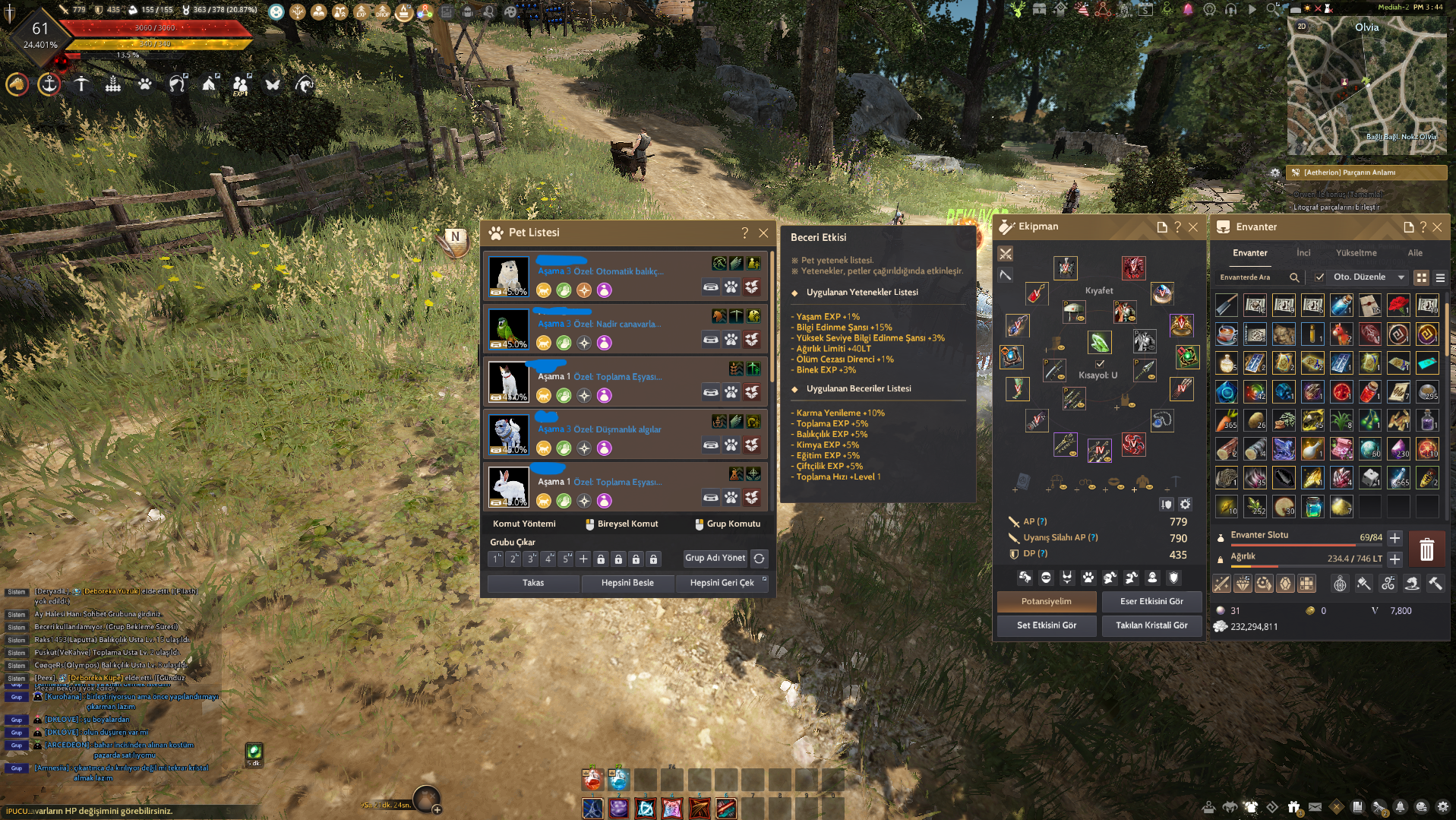The height and width of the screenshot is (820, 1456).
Task: Open the Oto. Düzenle sorting dropdown
Action: (1369, 279)
